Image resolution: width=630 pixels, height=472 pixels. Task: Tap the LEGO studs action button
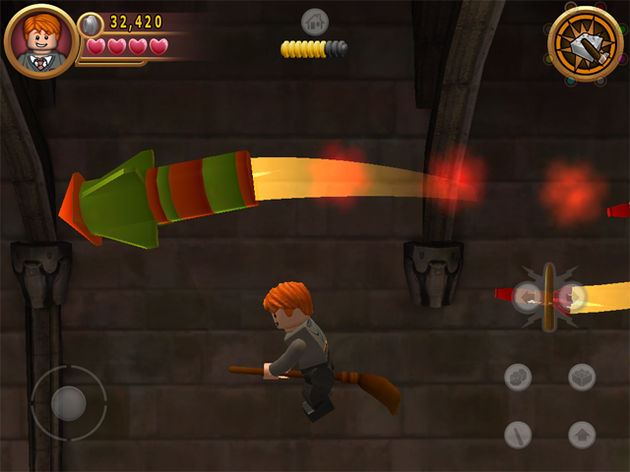(x=518, y=377)
